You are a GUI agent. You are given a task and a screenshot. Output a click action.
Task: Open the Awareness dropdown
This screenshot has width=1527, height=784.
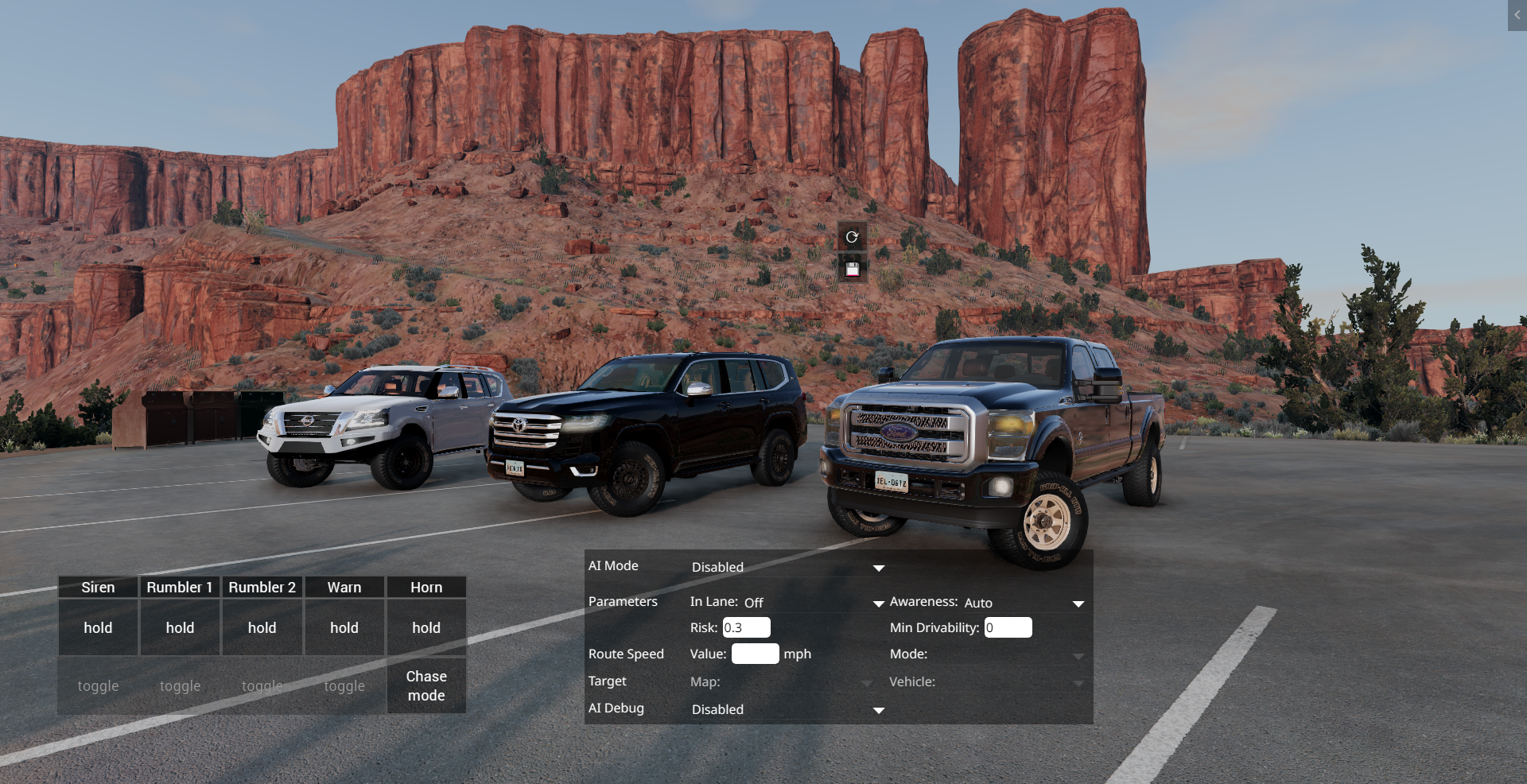click(x=1024, y=603)
